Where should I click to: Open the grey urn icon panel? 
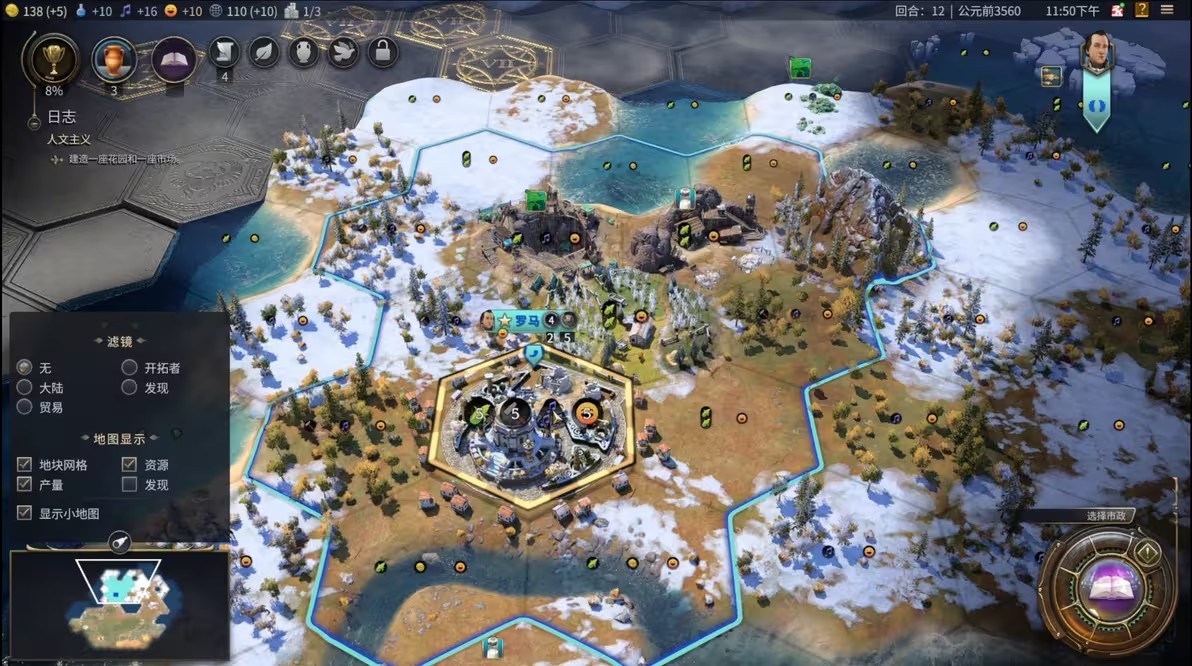(x=304, y=52)
